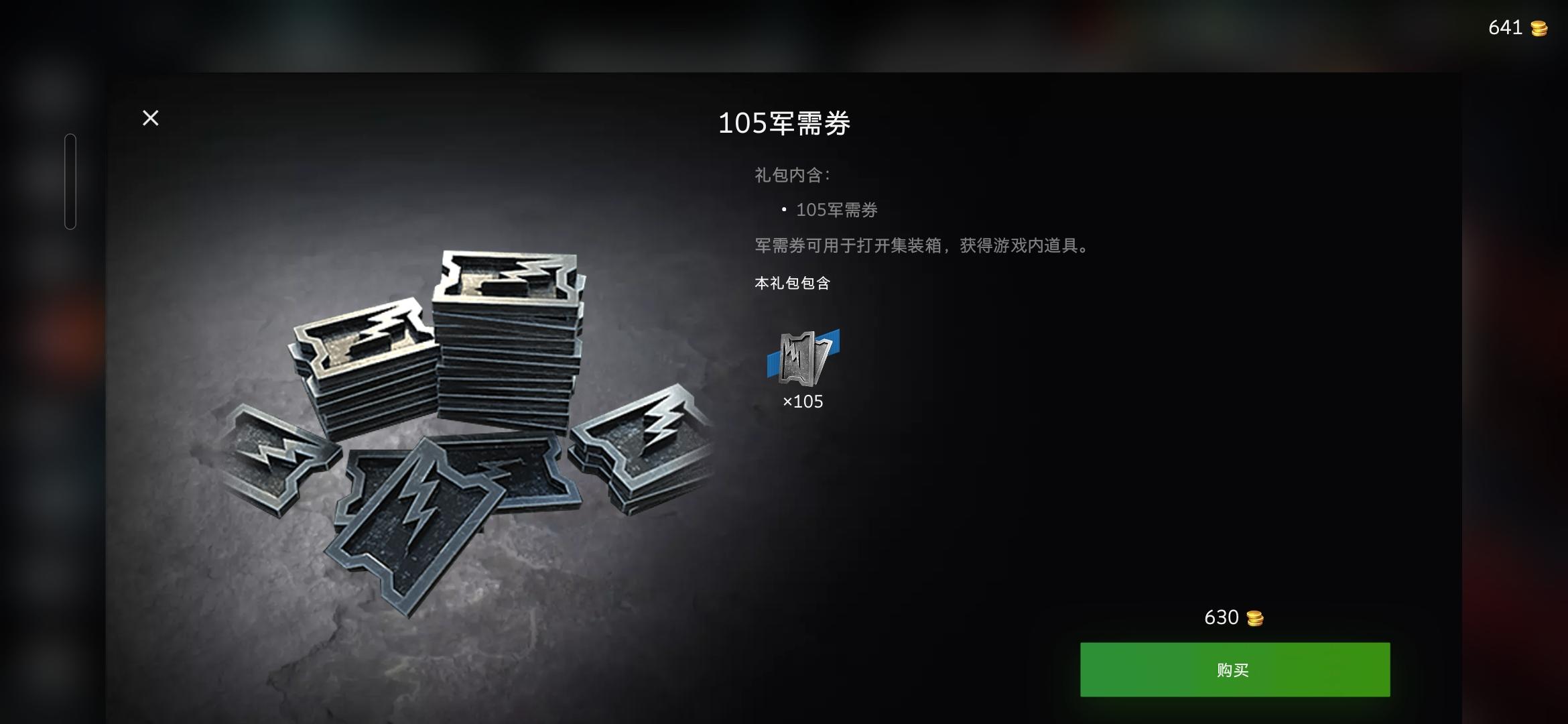Click the gold coin icon beside 641 balance
The height and width of the screenshot is (724, 1568).
(x=1540, y=28)
